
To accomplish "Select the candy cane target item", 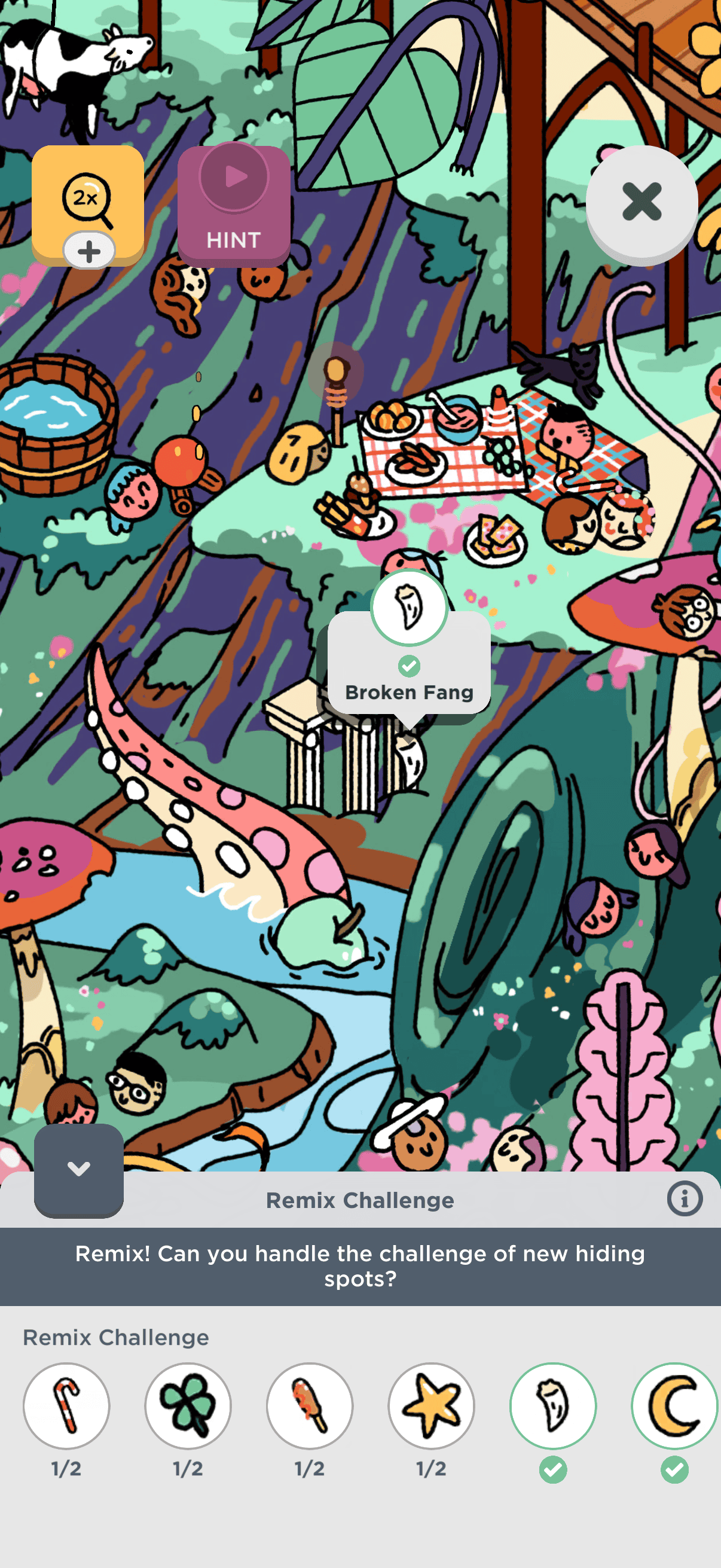I will pos(66,1405).
